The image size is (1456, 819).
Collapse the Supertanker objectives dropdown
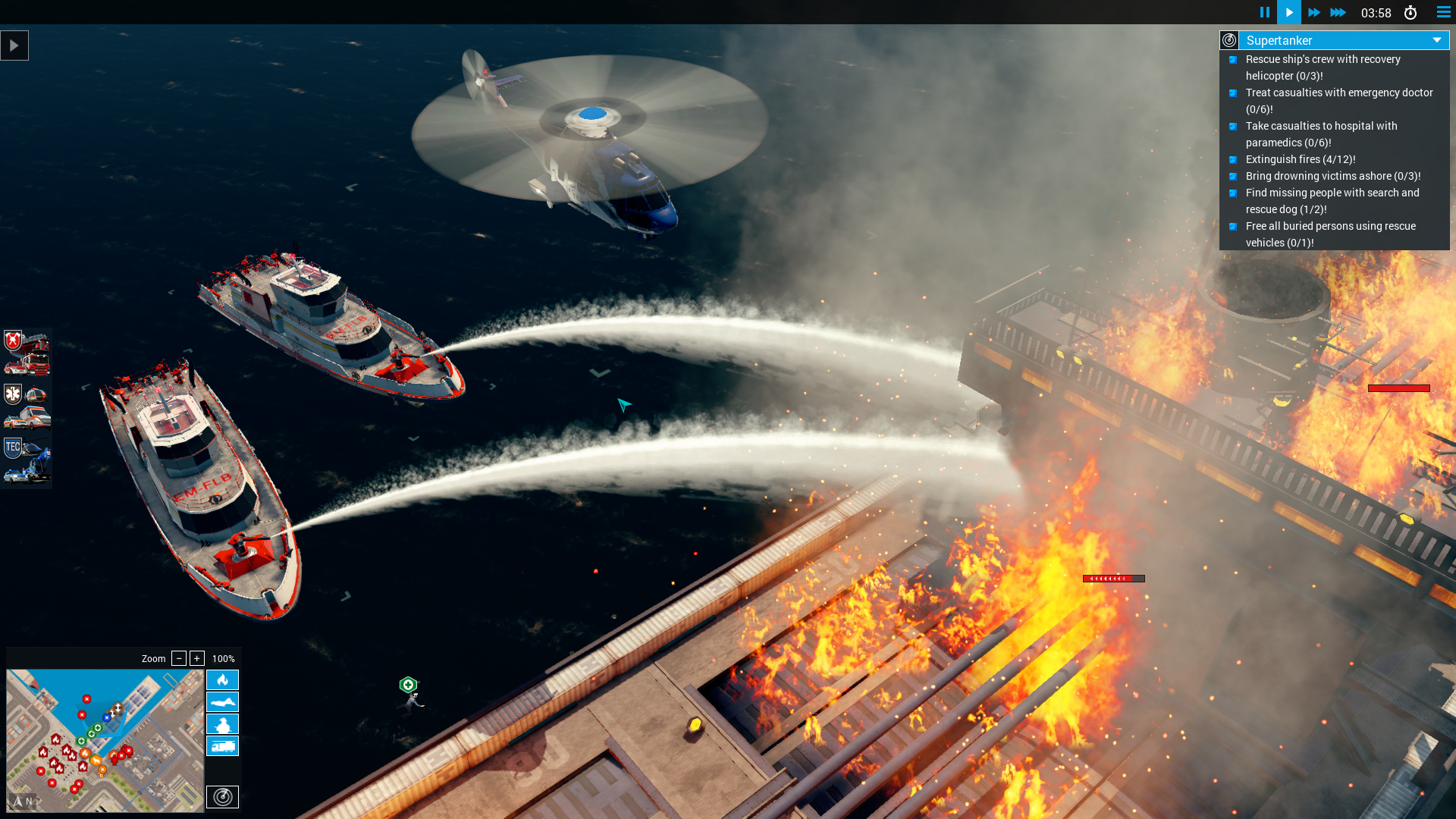[1436, 40]
